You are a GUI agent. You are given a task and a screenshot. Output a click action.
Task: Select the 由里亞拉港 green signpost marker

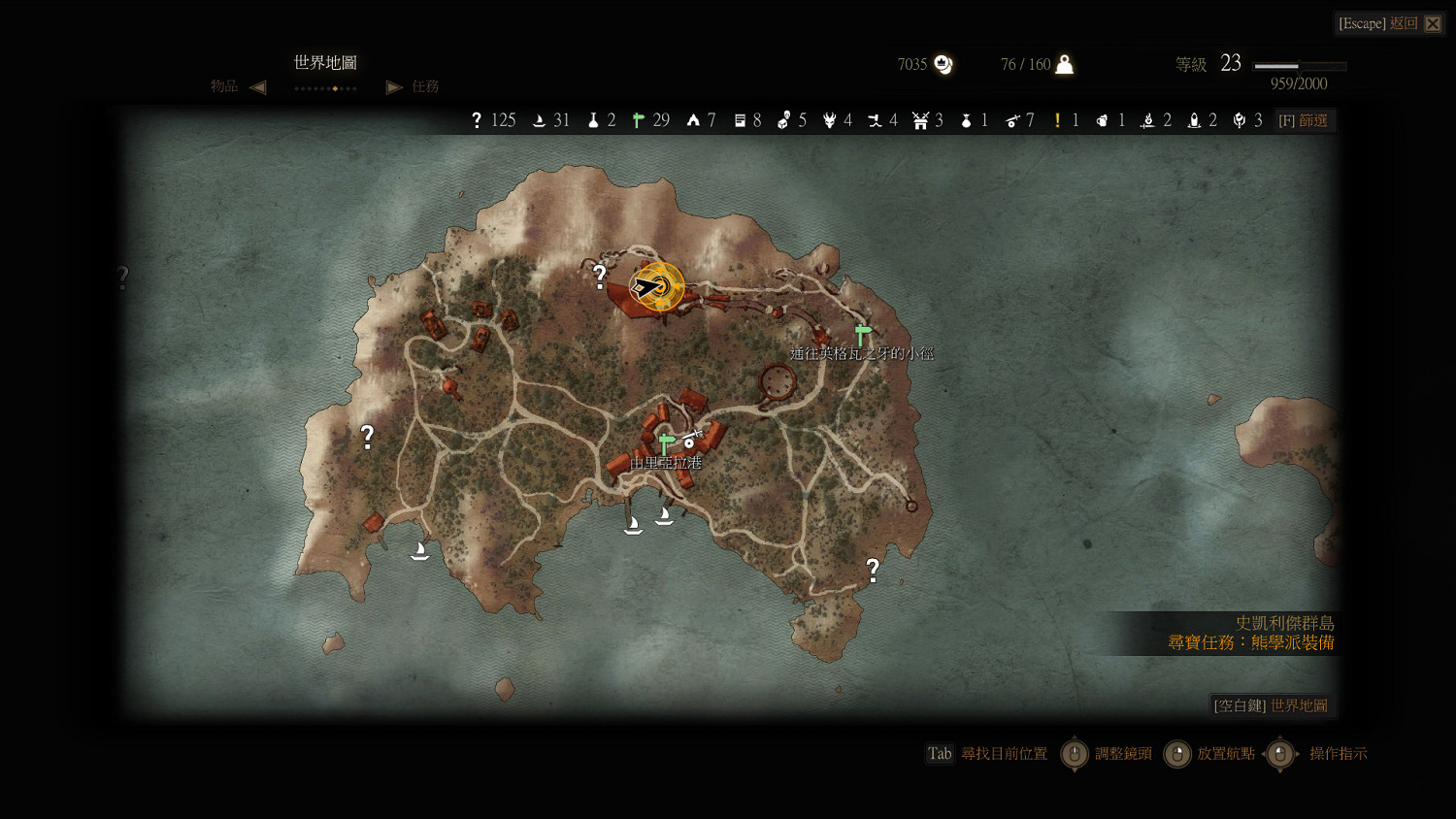(x=665, y=443)
